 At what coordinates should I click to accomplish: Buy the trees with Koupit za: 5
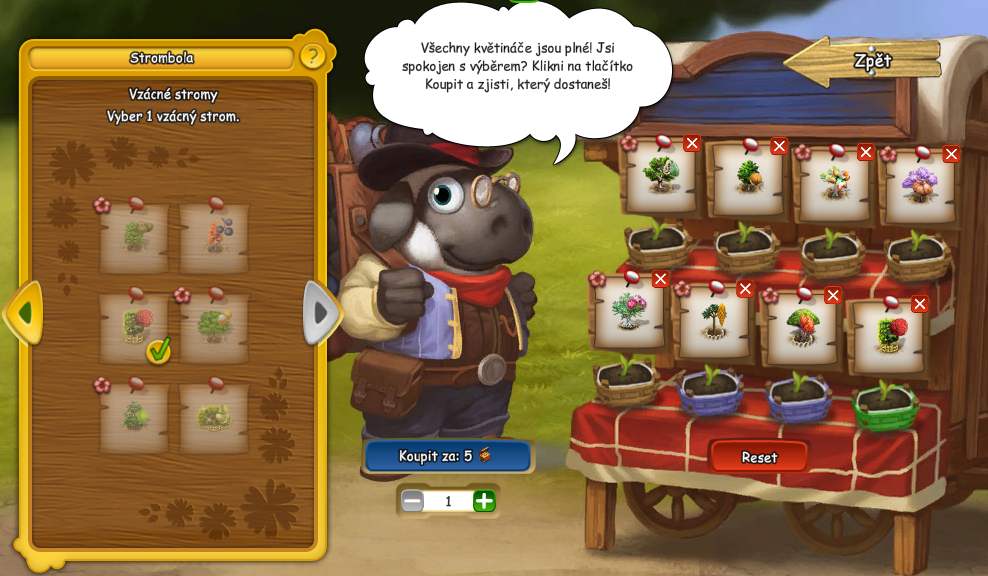(447, 456)
